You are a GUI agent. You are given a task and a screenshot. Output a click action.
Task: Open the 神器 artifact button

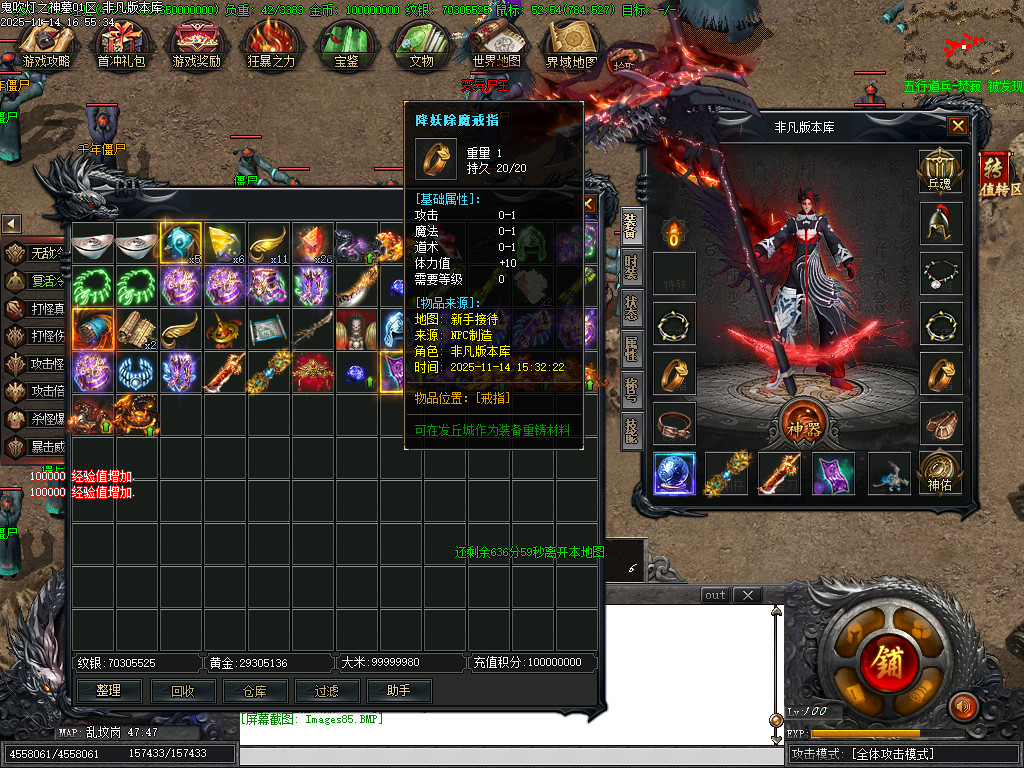pyautogui.click(x=803, y=424)
